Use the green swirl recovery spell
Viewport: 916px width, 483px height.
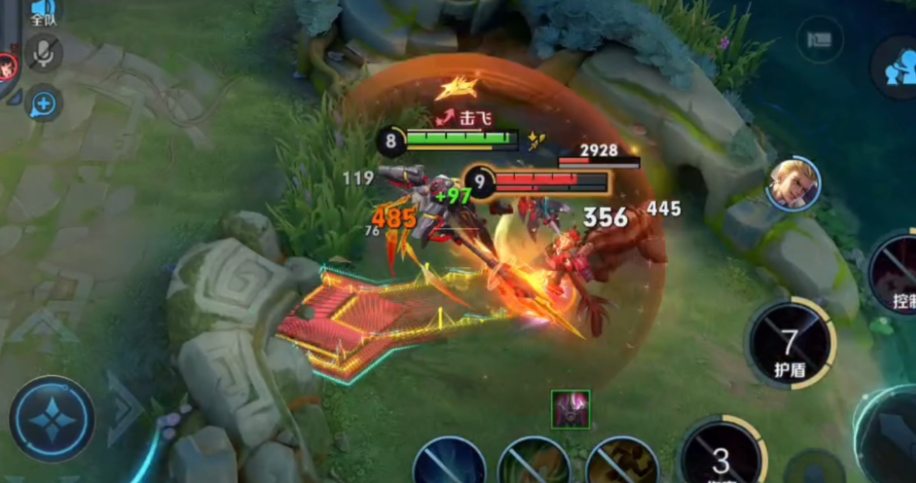pyautogui.click(x=534, y=464)
